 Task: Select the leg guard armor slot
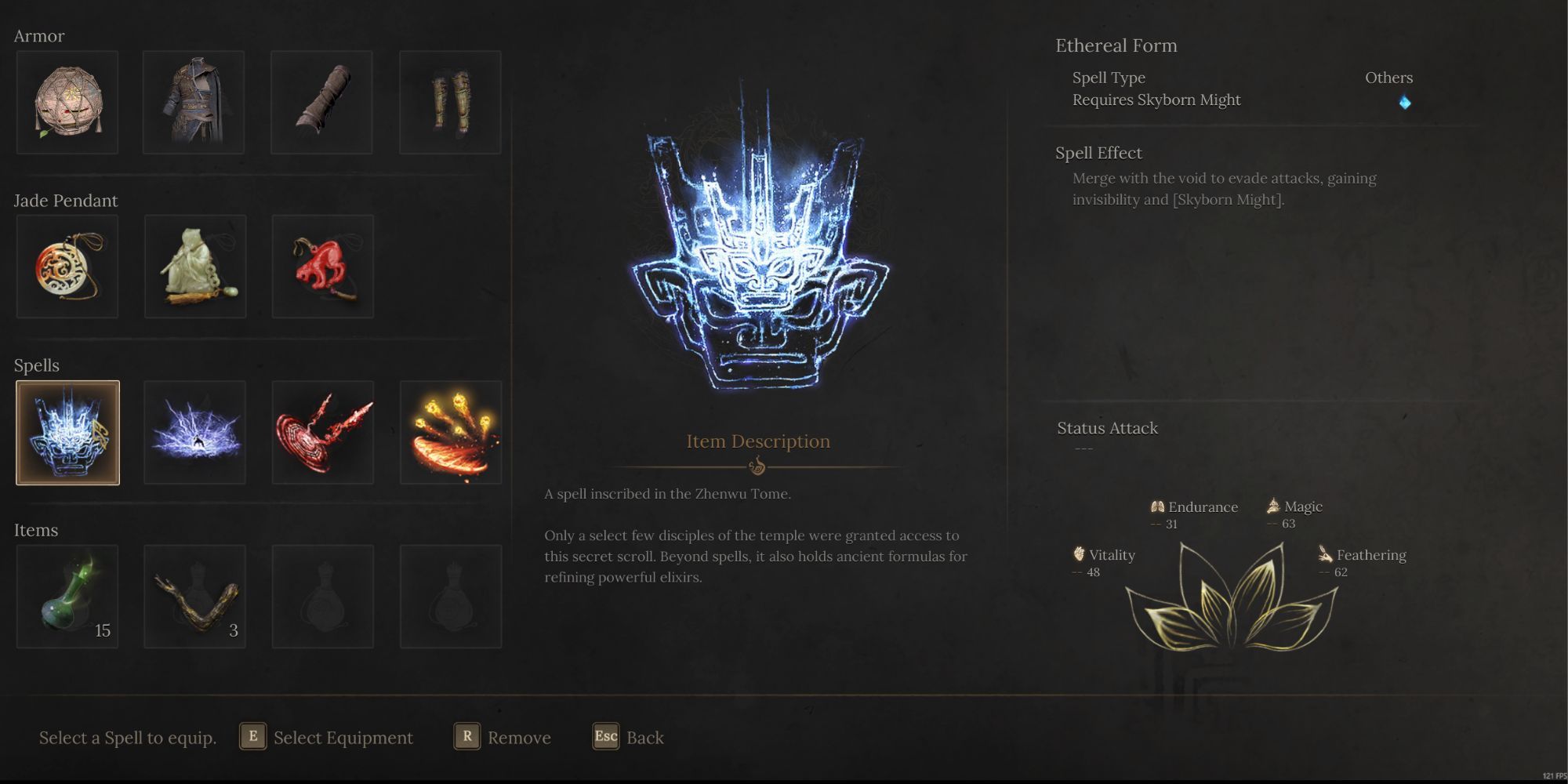pyautogui.click(x=450, y=102)
